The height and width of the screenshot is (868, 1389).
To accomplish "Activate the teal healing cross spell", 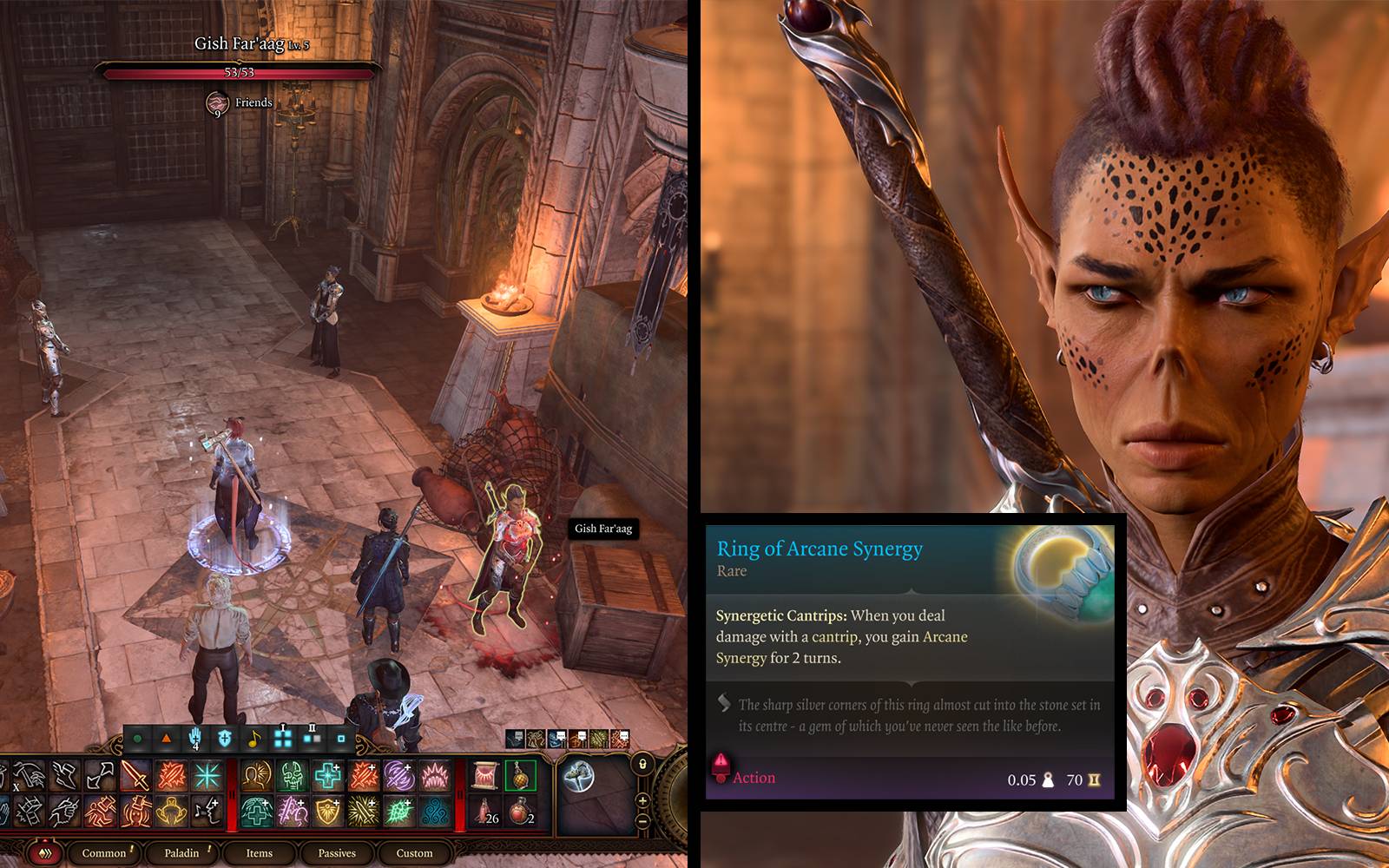I will (x=327, y=775).
